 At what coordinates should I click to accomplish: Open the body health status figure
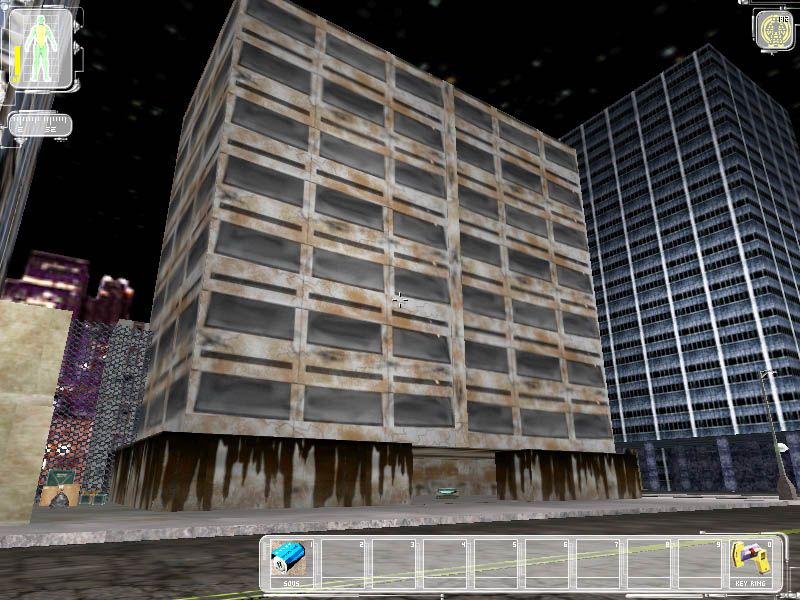42,47
